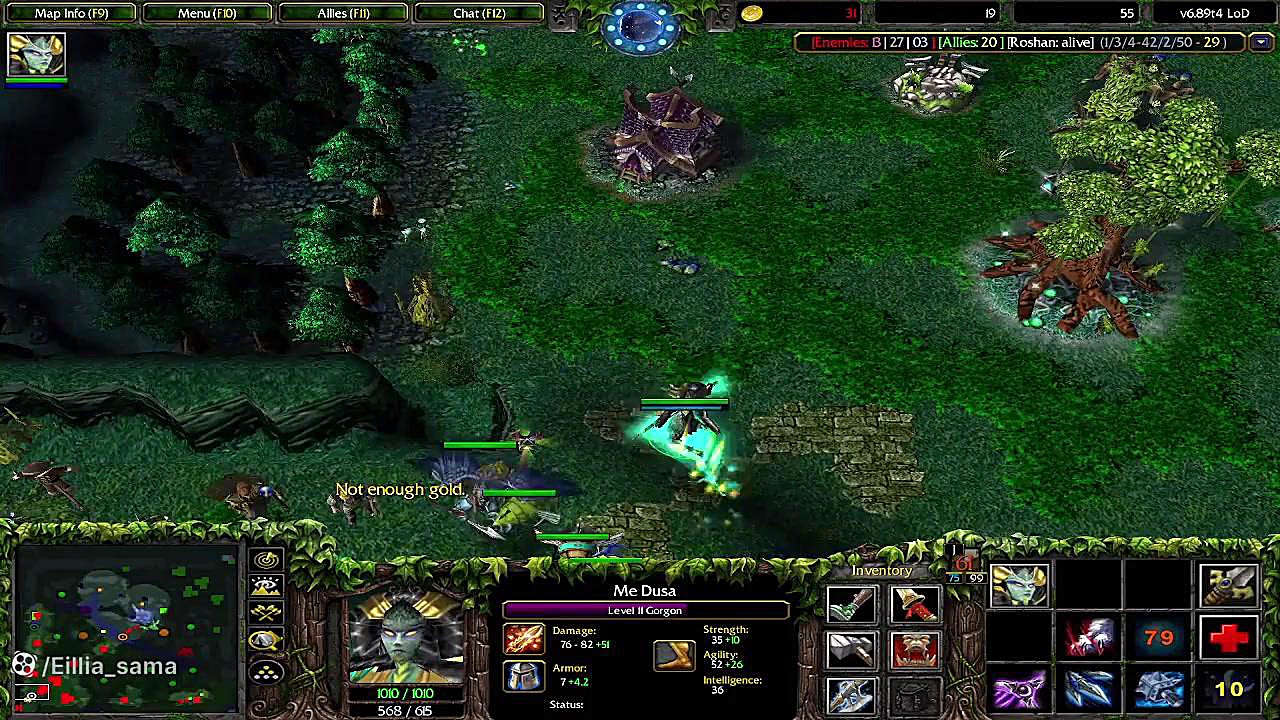Viewport: 1280px width, 720px height.
Task: Open the red cross hero abilities button
Action: pos(1229,637)
